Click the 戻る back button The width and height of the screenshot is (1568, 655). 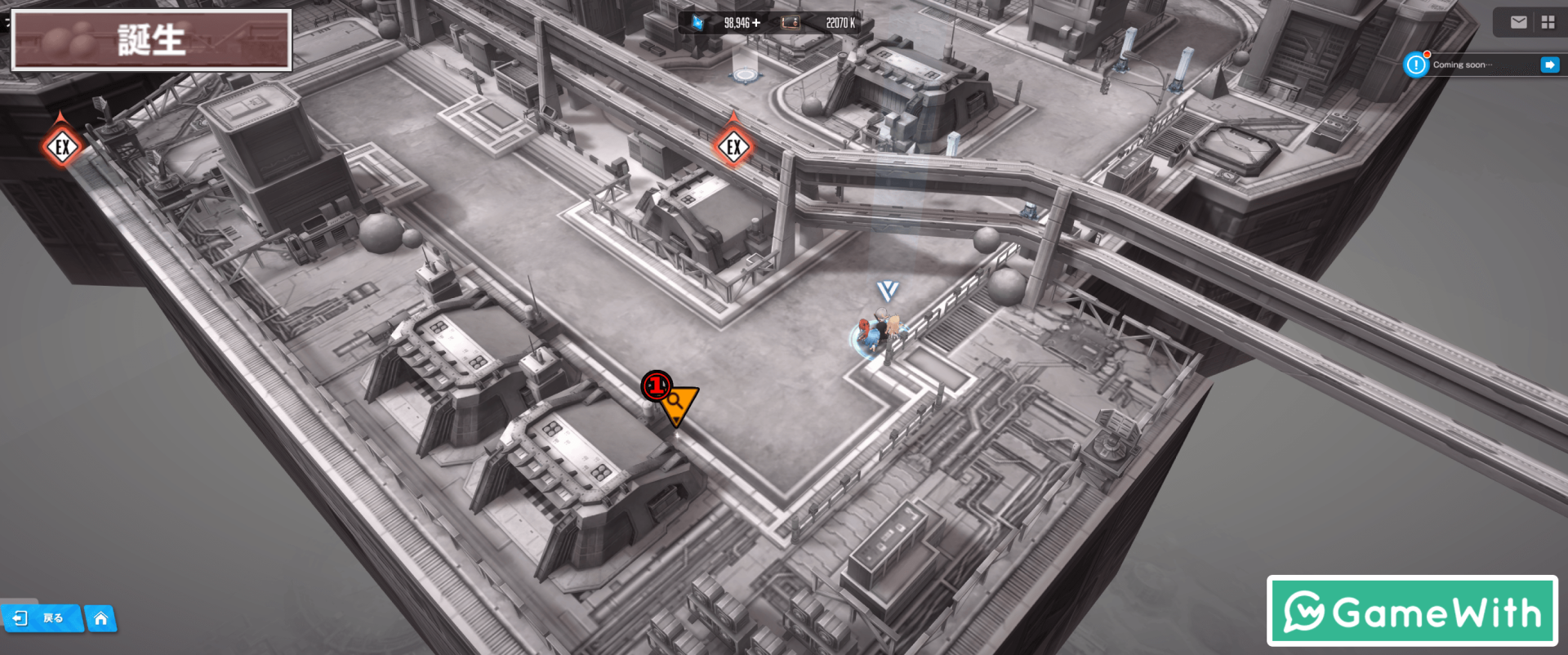tap(41, 618)
